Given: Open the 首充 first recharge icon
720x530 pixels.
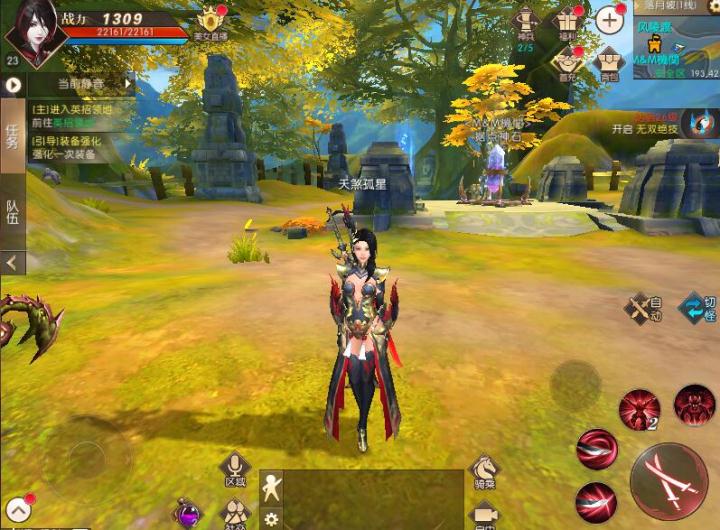Looking at the screenshot, I should [x=567, y=63].
